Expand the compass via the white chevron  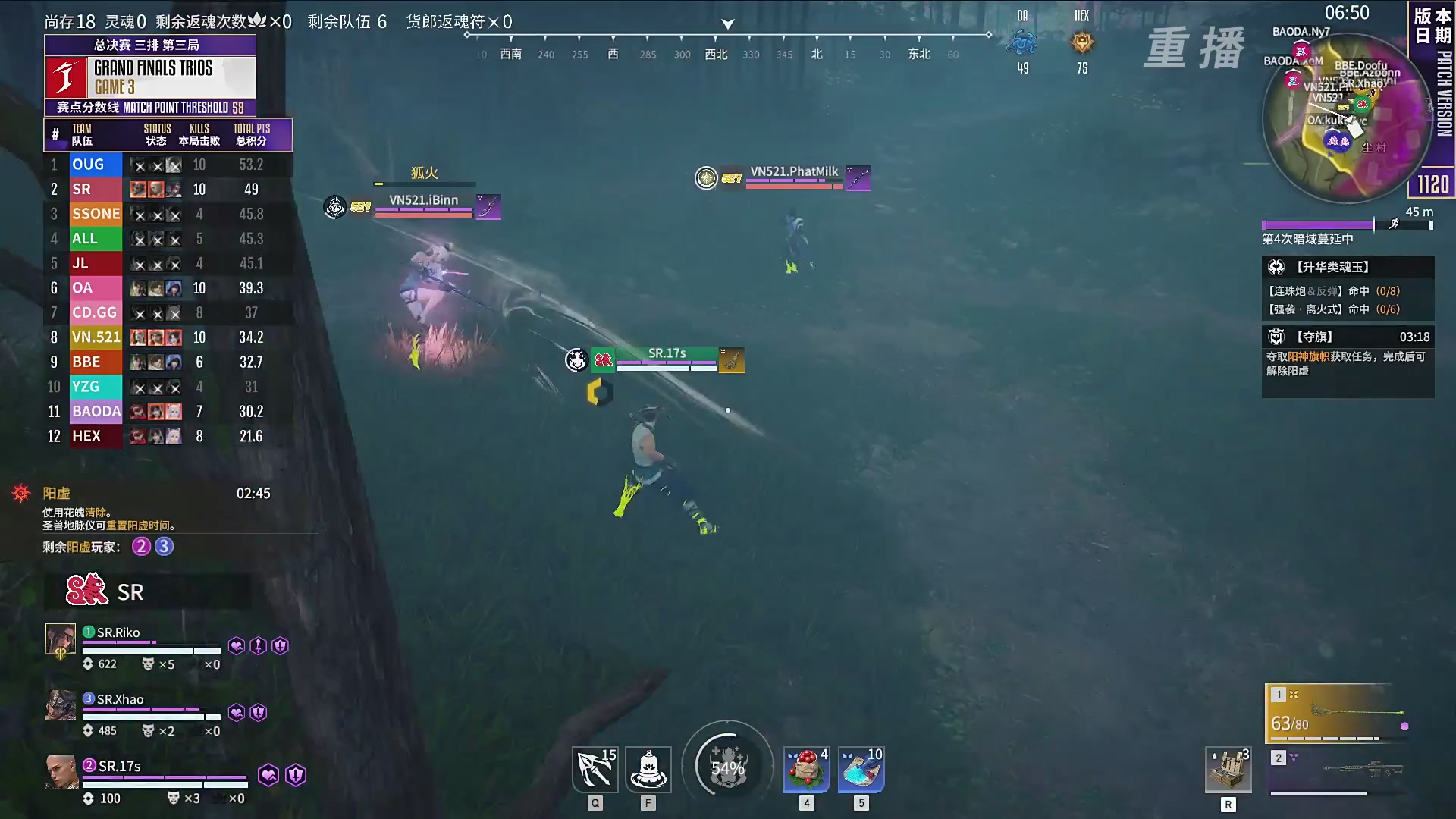point(727,23)
